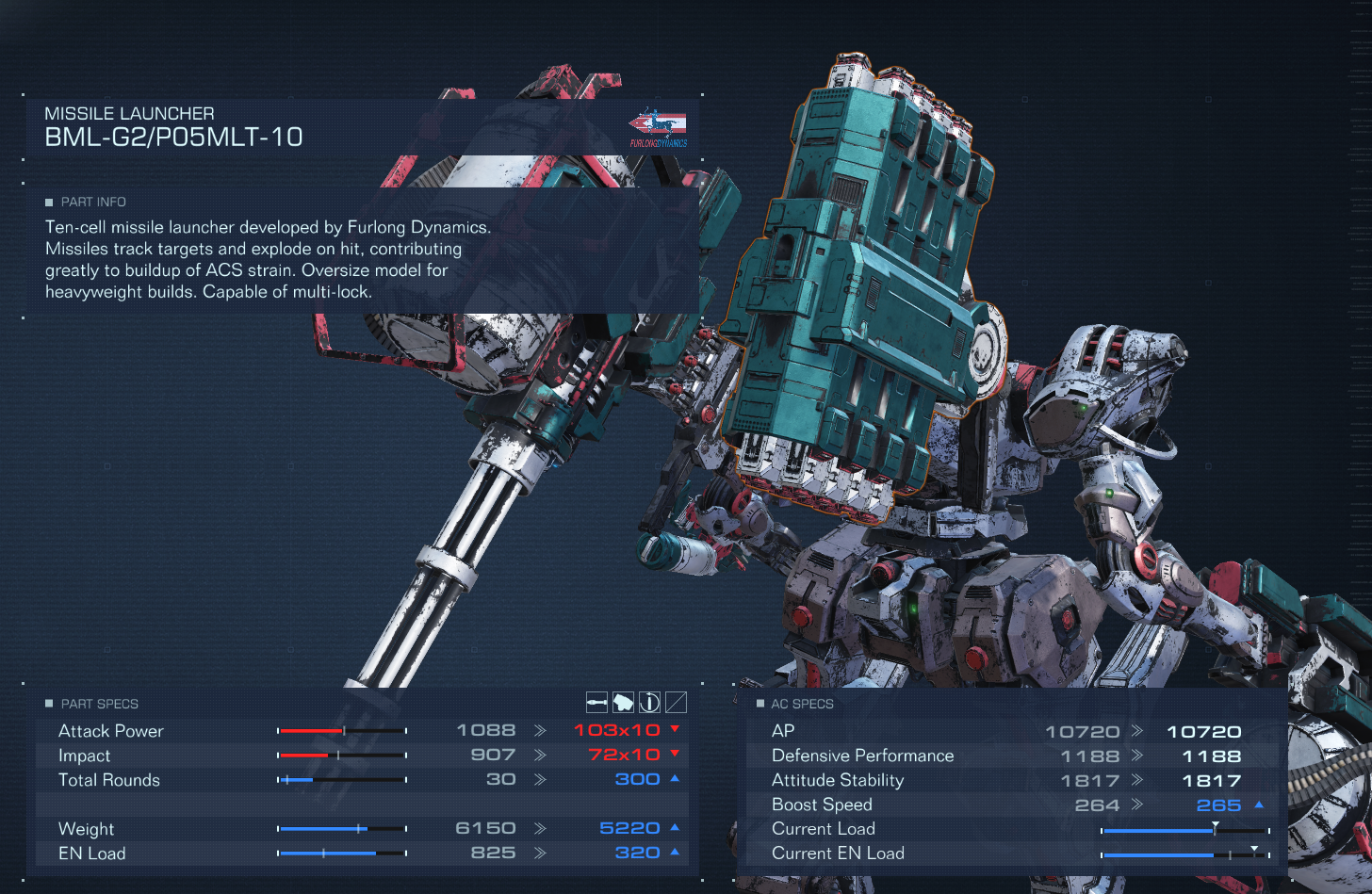1372x894 pixels.
Task: Expand the Attack Power comparison chevron
Action: click(x=542, y=729)
